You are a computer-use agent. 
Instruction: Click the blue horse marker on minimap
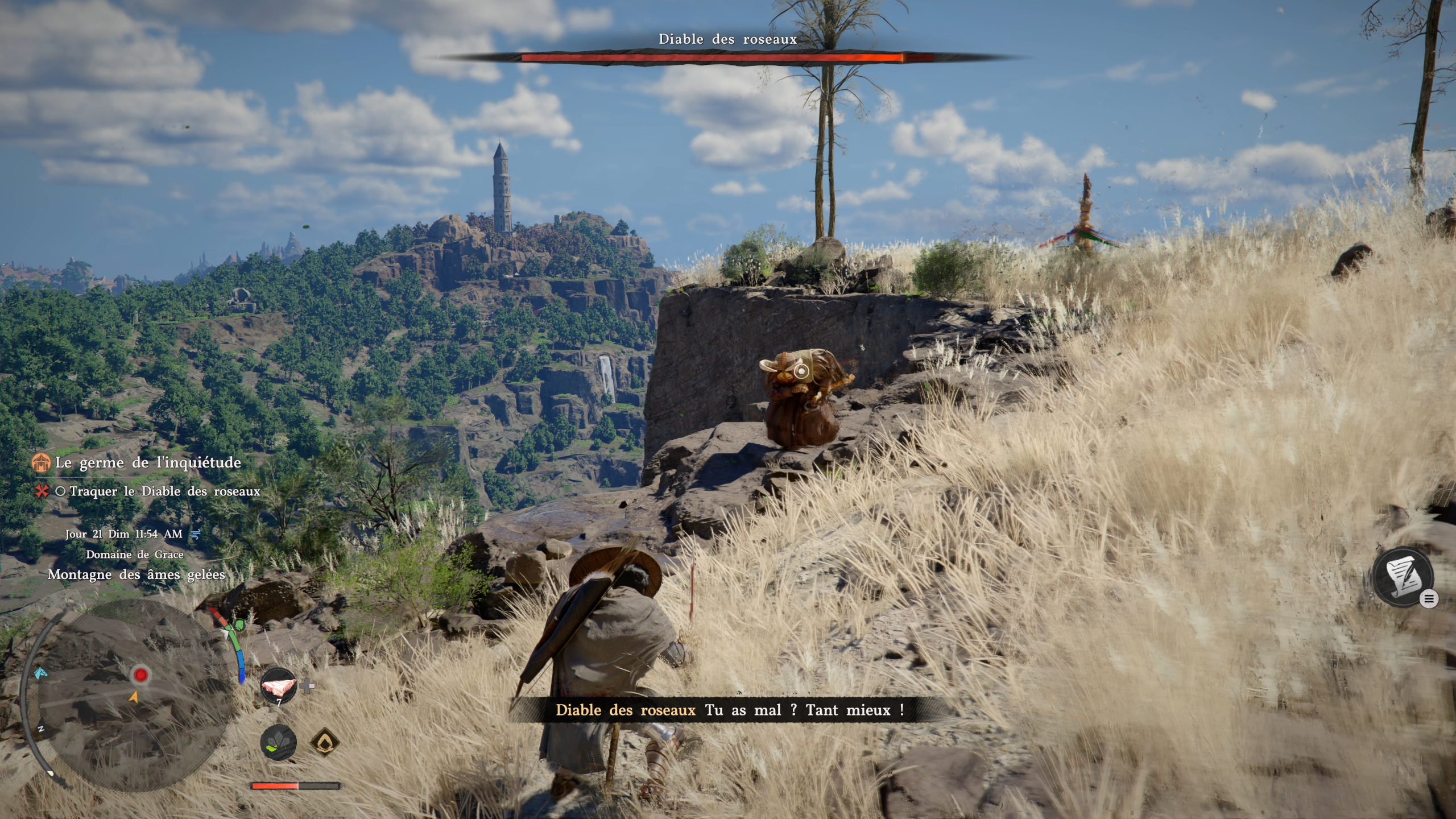(x=40, y=674)
